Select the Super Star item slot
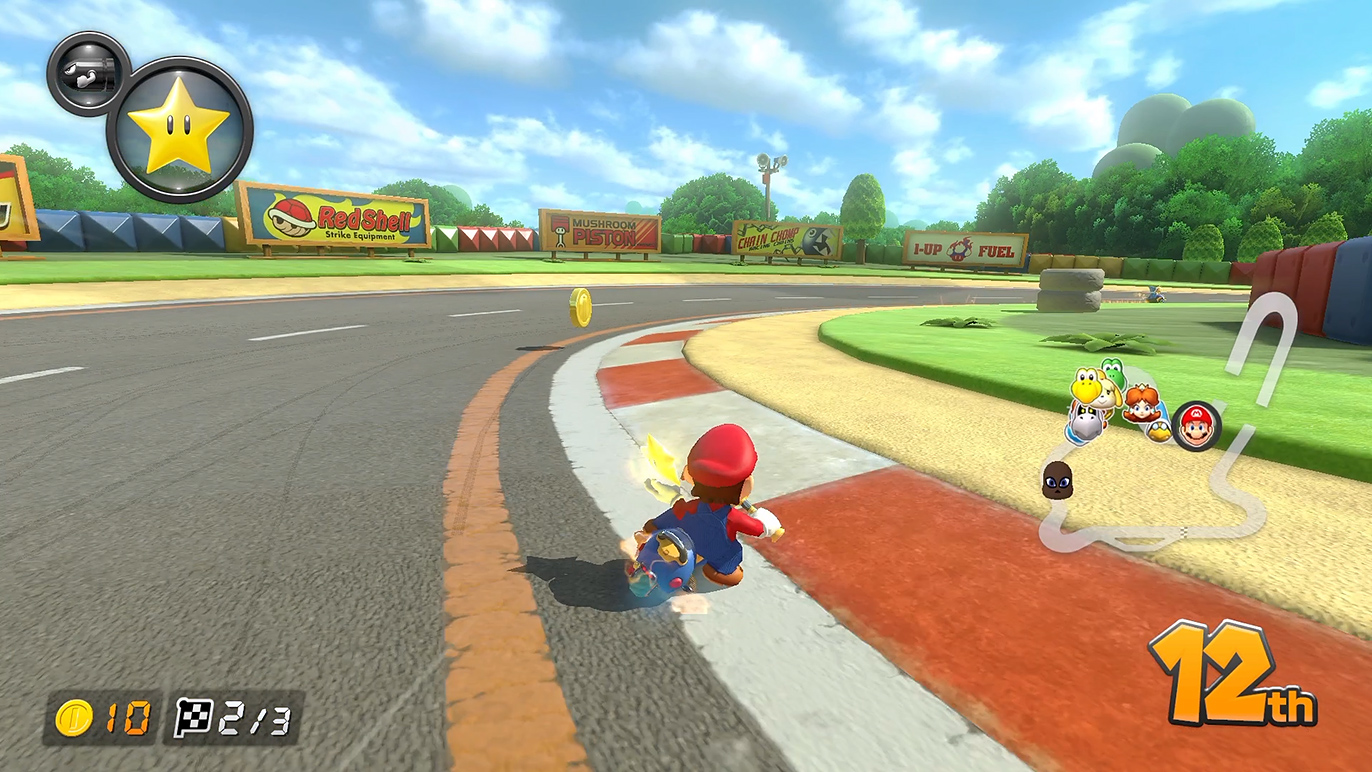1372x772 pixels. [180, 131]
